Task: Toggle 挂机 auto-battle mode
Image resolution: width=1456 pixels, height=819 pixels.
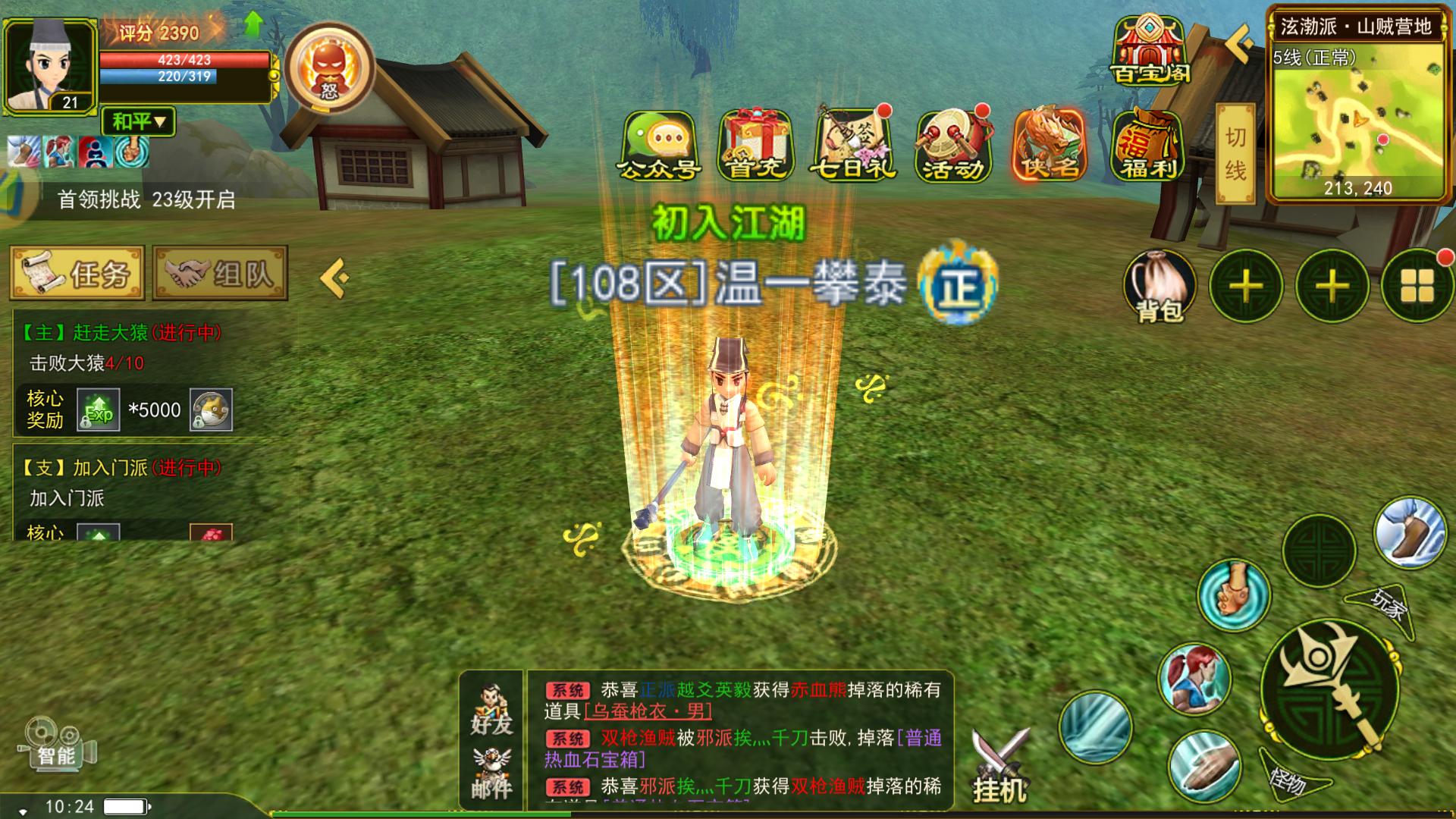Action: point(999,766)
